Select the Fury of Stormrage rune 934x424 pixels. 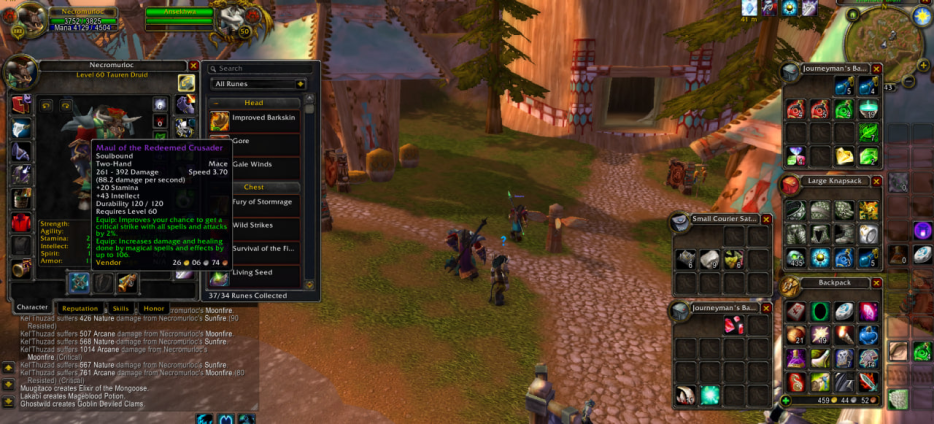(x=262, y=202)
